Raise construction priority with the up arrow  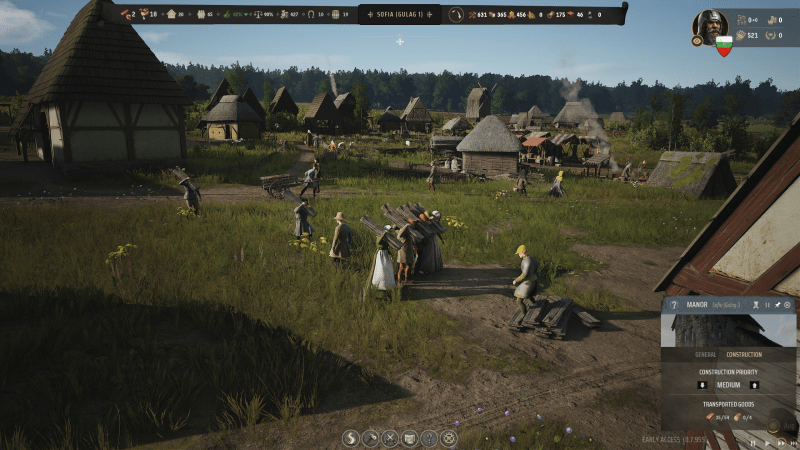coord(754,384)
